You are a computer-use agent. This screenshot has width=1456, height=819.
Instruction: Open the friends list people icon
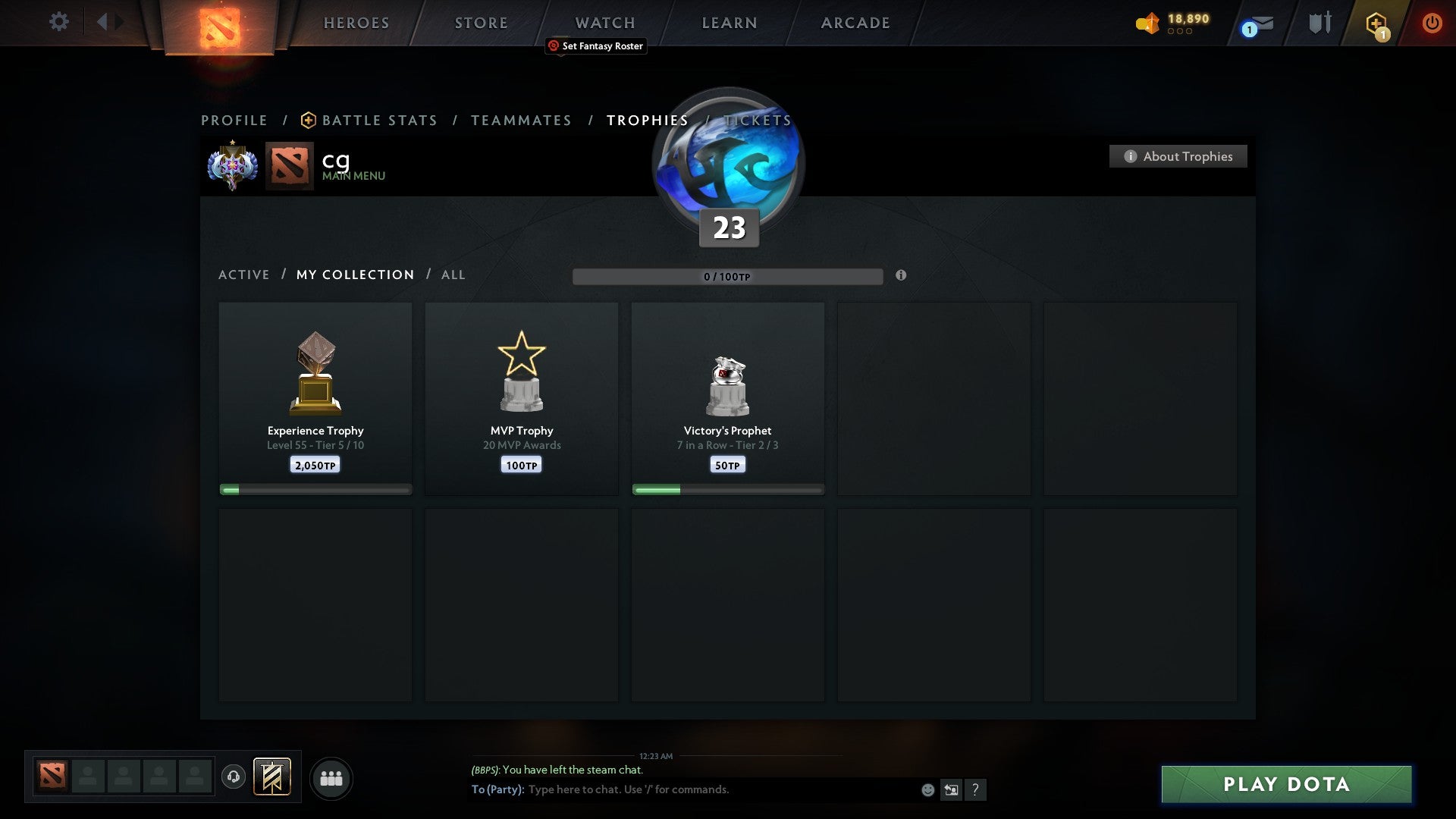(x=331, y=778)
